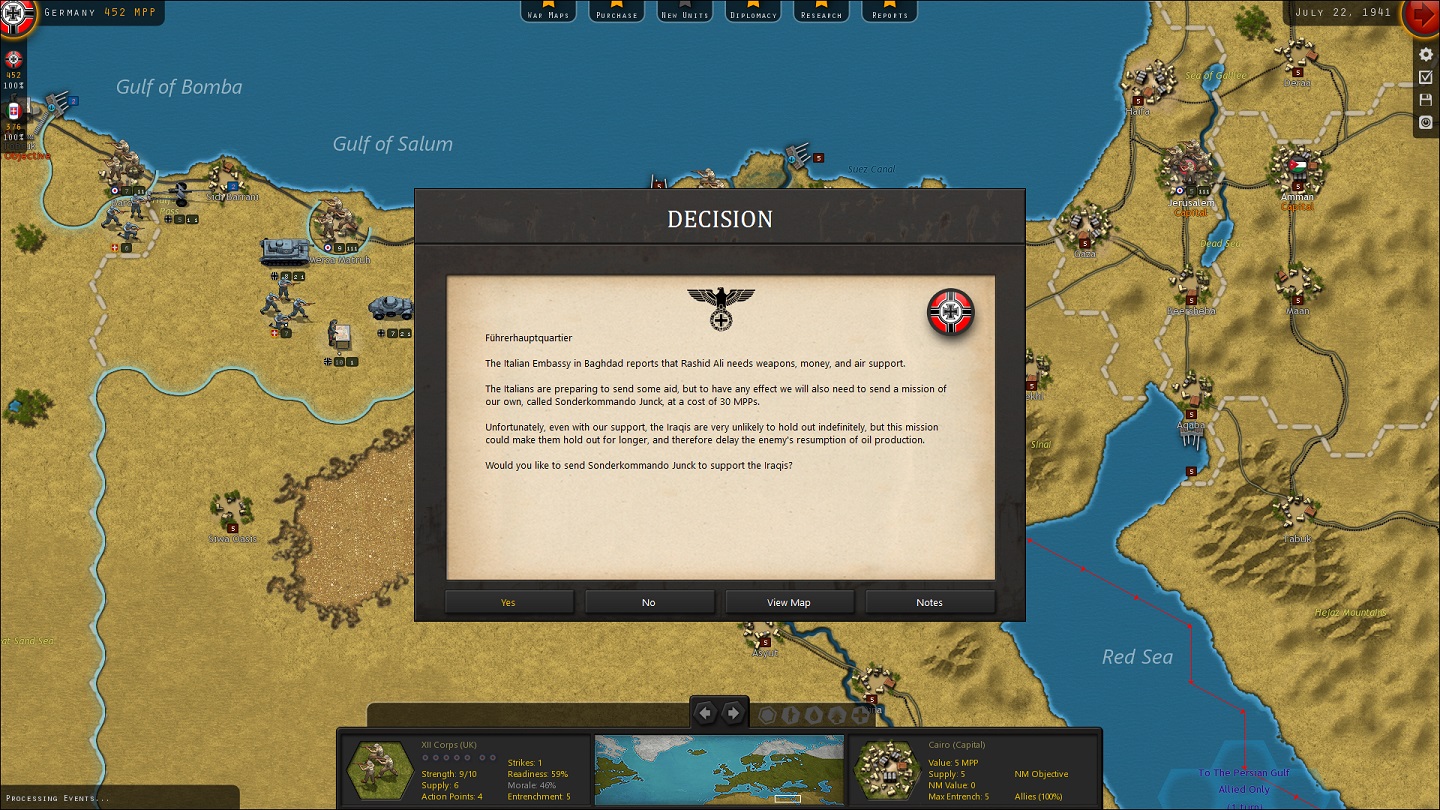Screen dimensions: 1440x810
Task: Click the world minimap
Action: point(719,770)
